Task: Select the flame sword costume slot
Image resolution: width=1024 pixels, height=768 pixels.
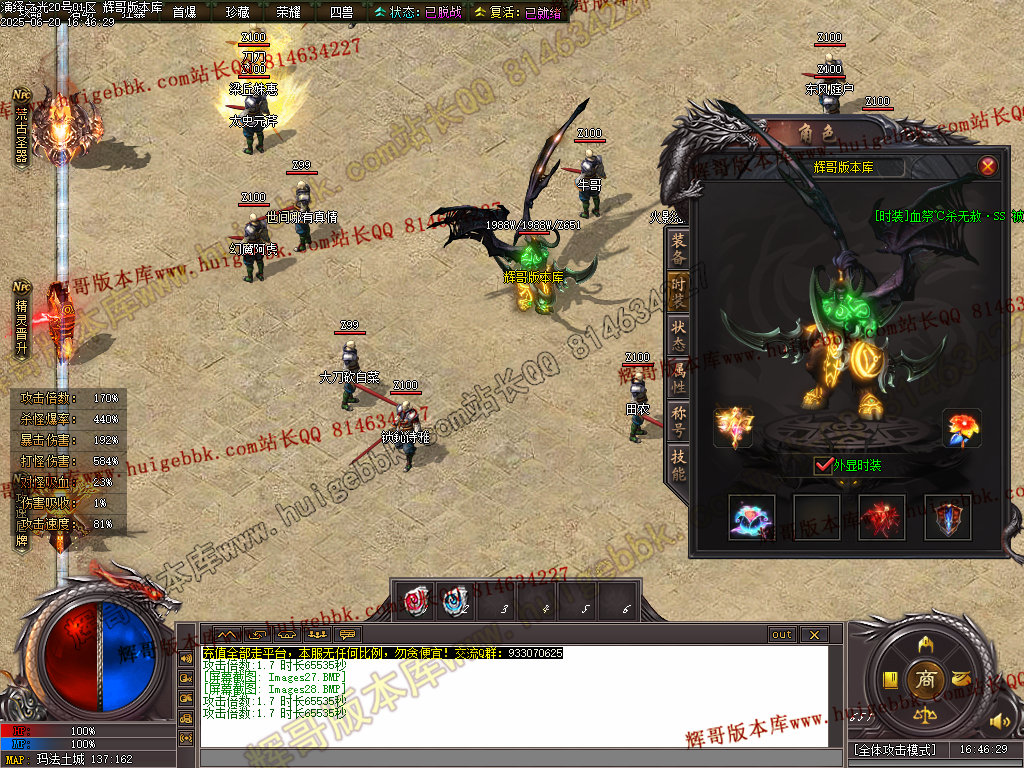Action: (x=733, y=427)
